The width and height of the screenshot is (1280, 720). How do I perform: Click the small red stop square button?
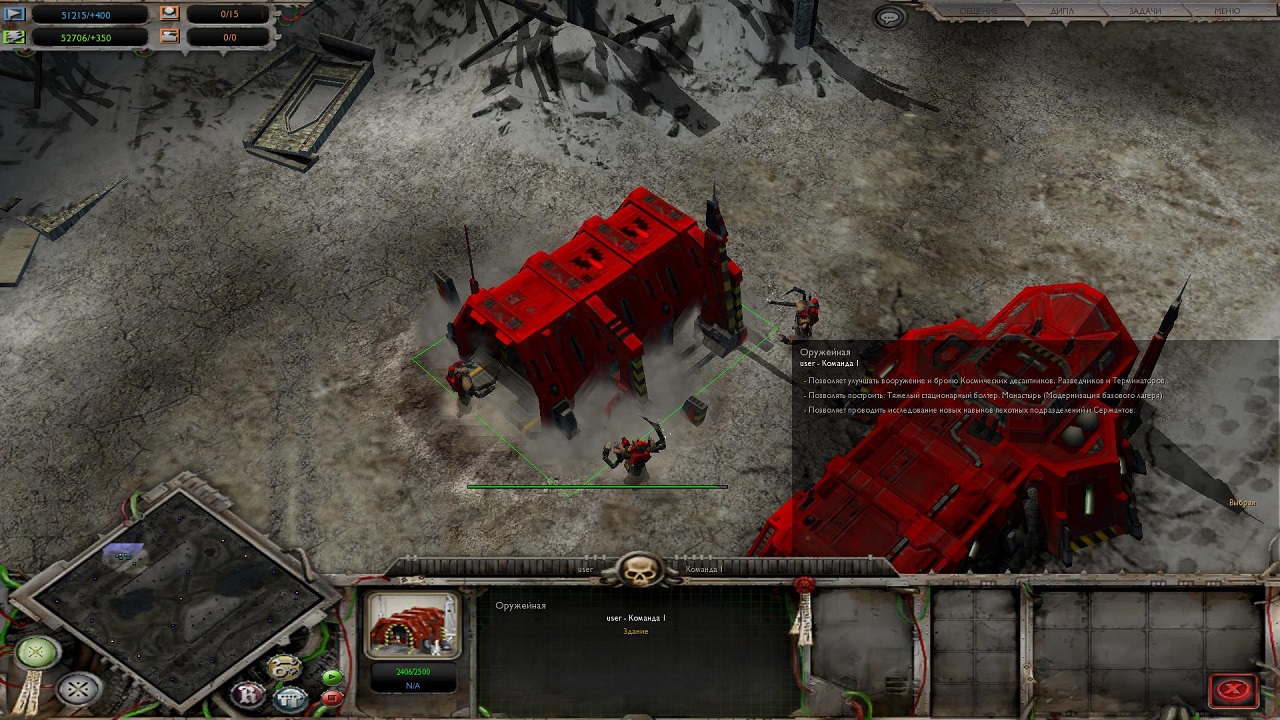[332, 697]
